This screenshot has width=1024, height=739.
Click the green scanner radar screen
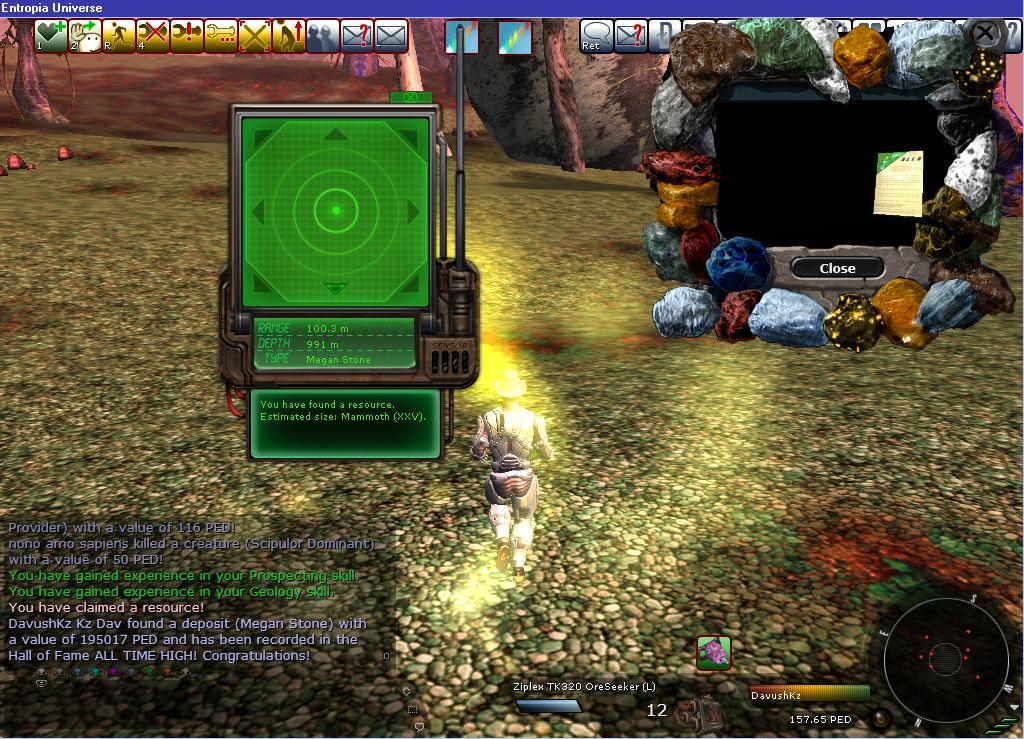(336, 210)
